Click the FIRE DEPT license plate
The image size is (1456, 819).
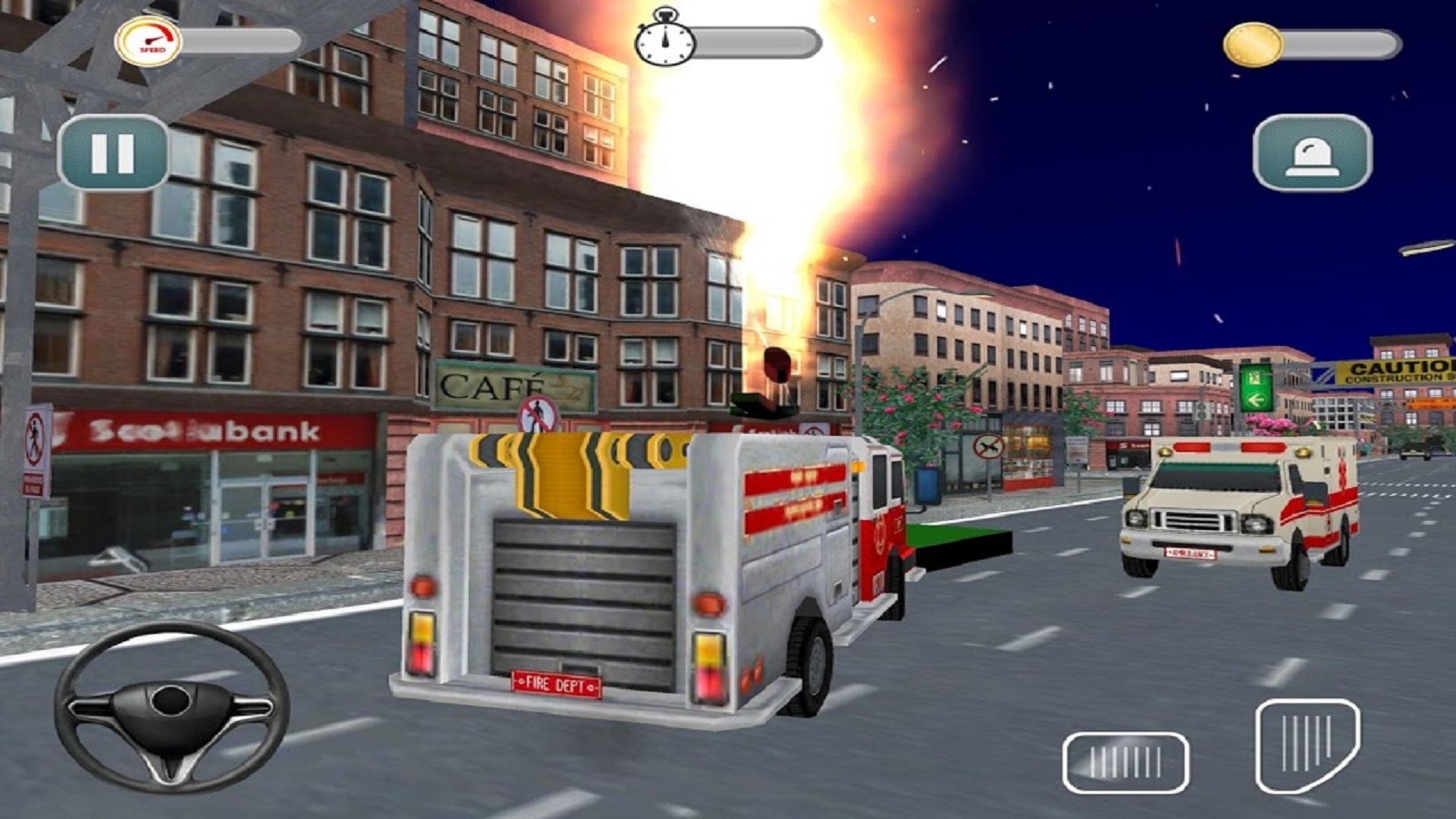click(x=559, y=683)
